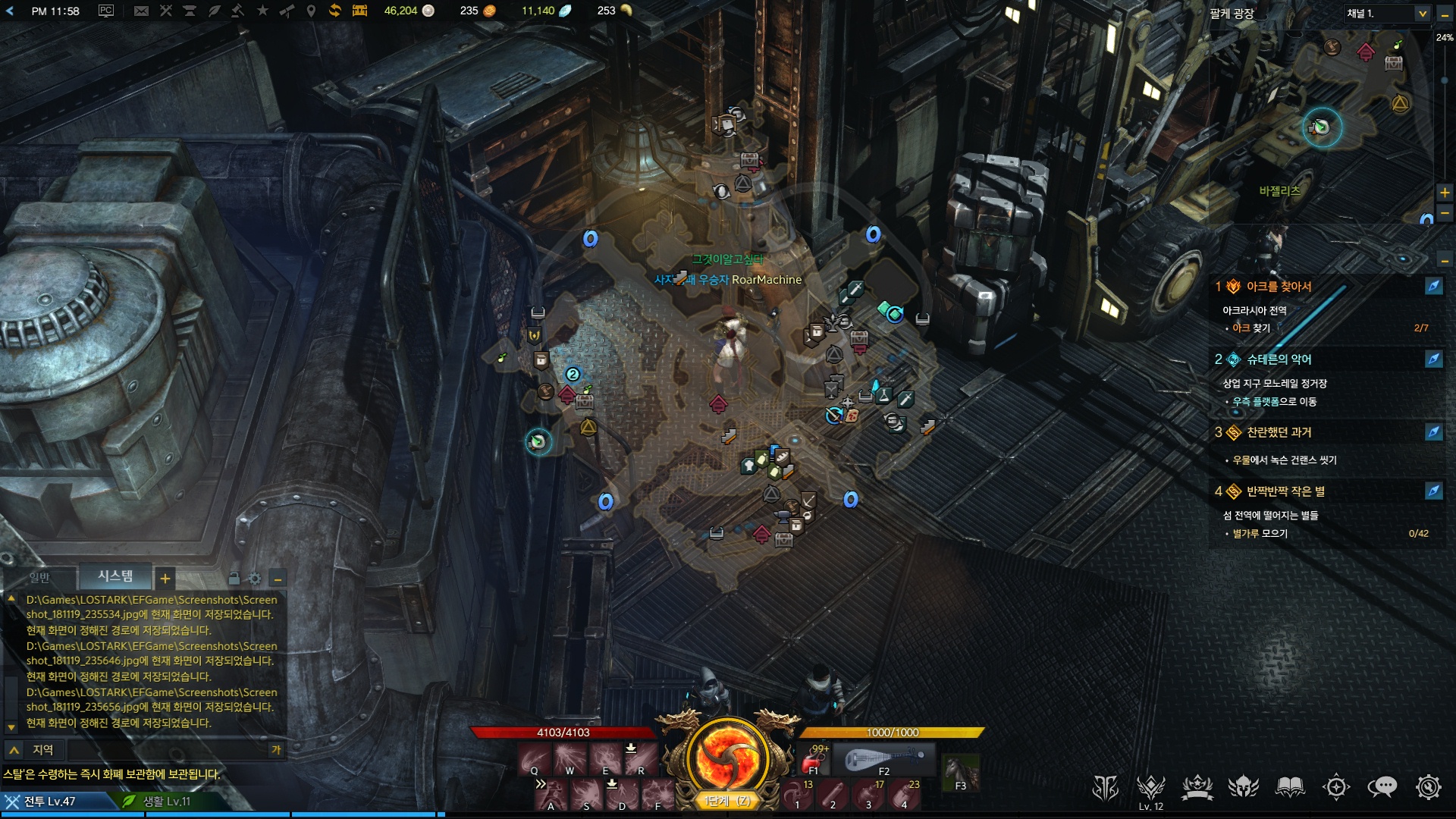Select the red health potion slot
The width and height of the screenshot is (1456, 819).
pos(816,759)
